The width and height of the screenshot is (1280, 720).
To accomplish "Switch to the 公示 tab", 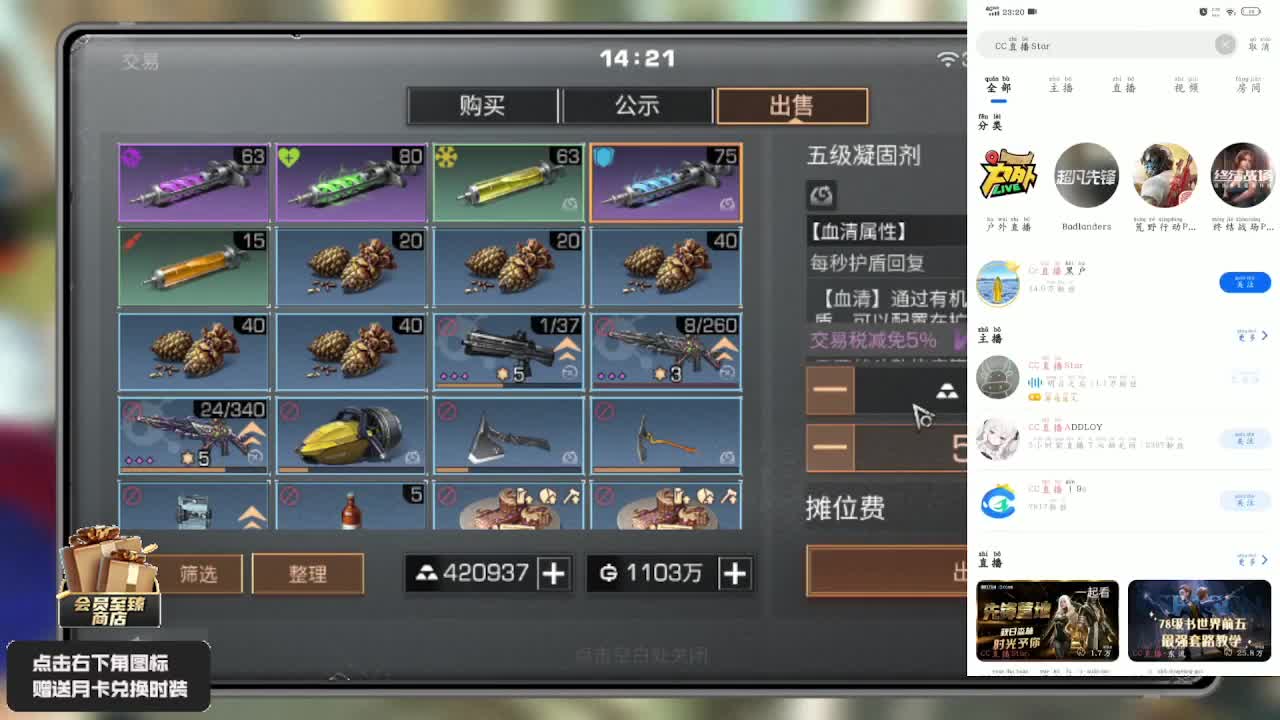I will point(638,106).
